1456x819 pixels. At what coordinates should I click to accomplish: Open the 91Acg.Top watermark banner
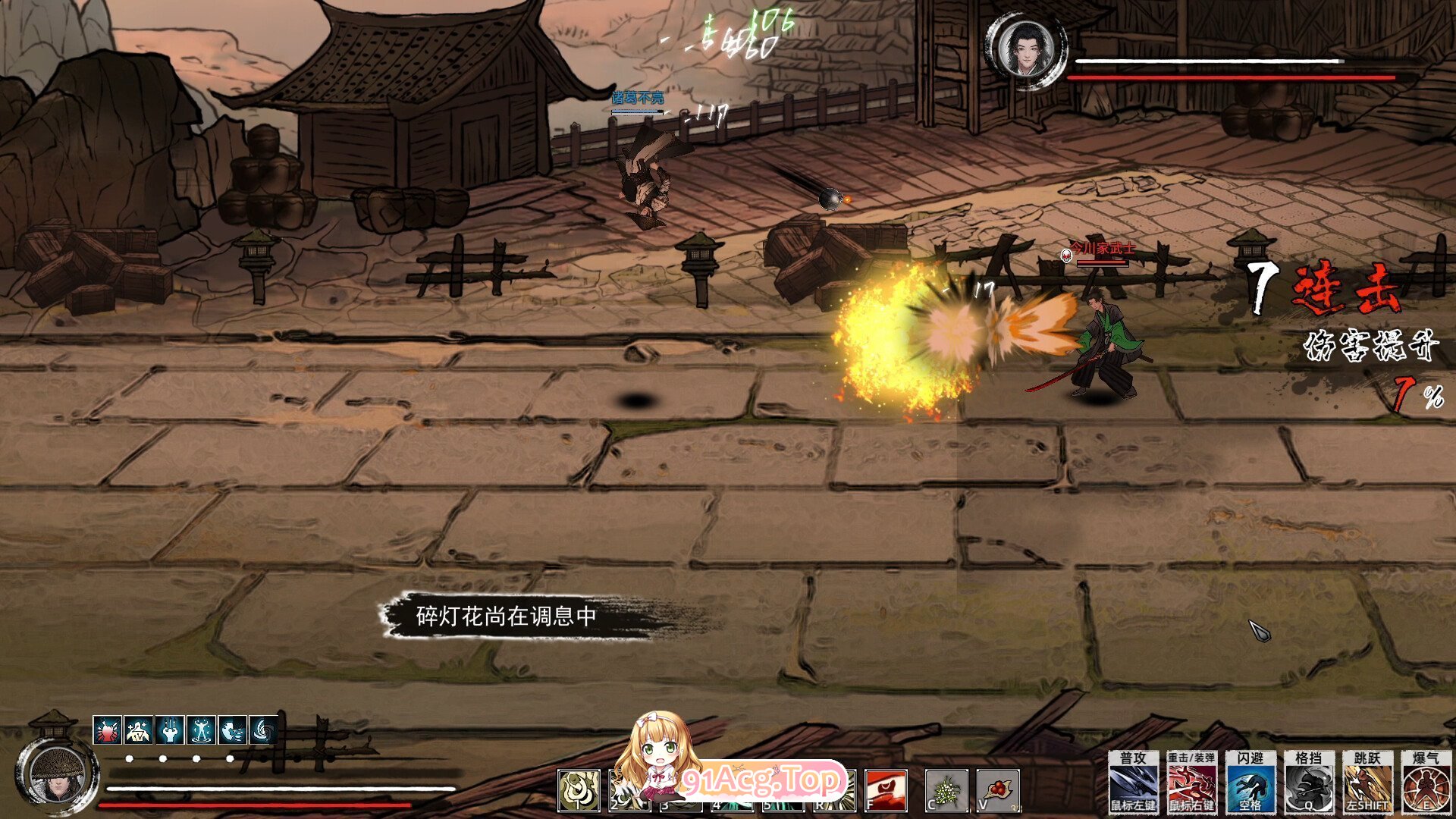(762, 779)
